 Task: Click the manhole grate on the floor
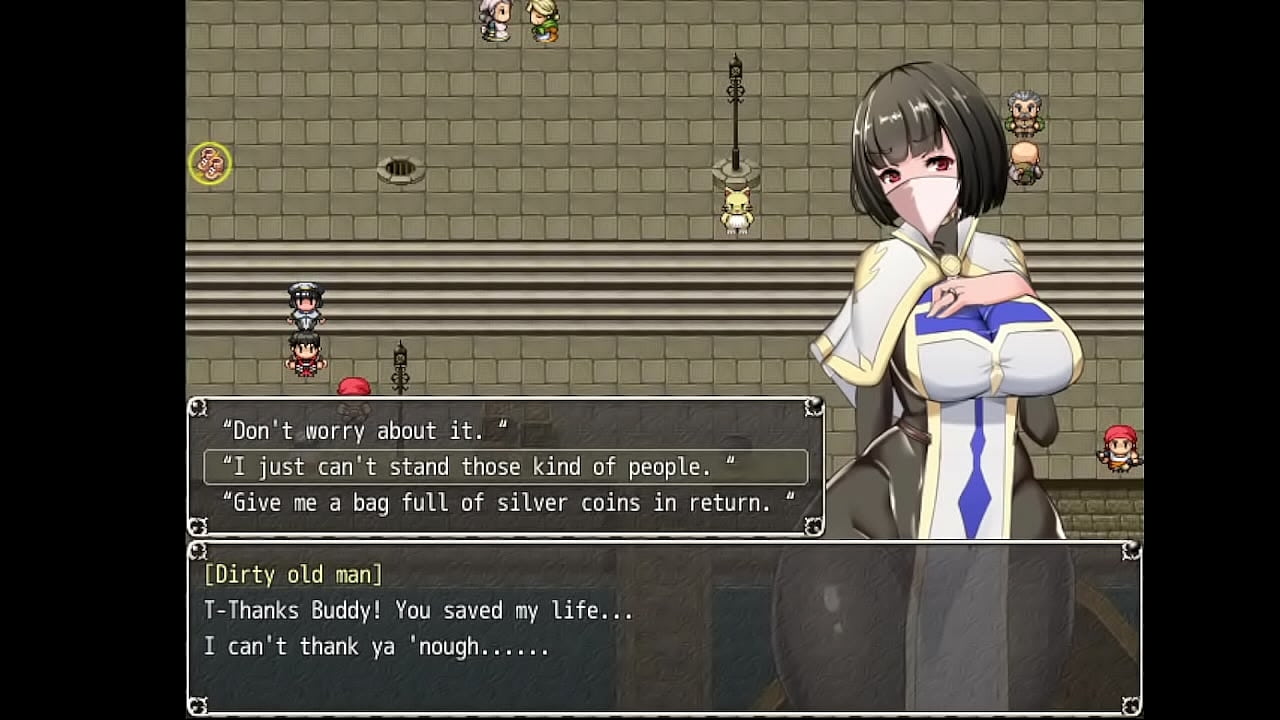click(402, 170)
